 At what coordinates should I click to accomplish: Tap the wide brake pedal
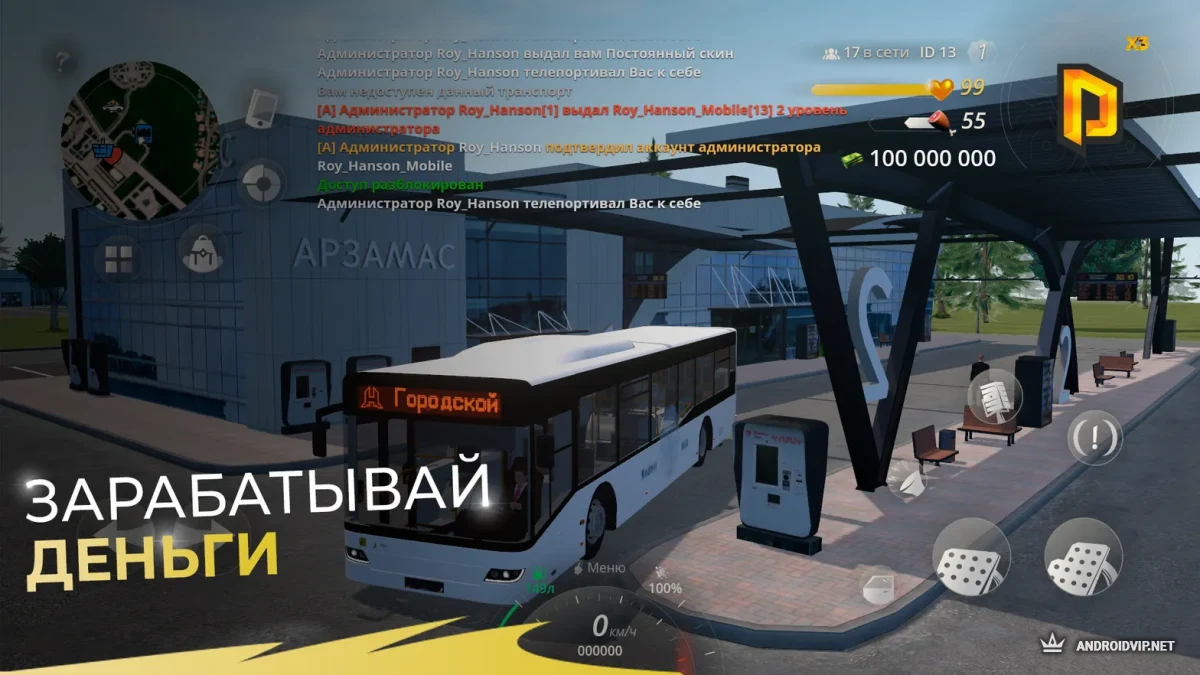coord(969,557)
